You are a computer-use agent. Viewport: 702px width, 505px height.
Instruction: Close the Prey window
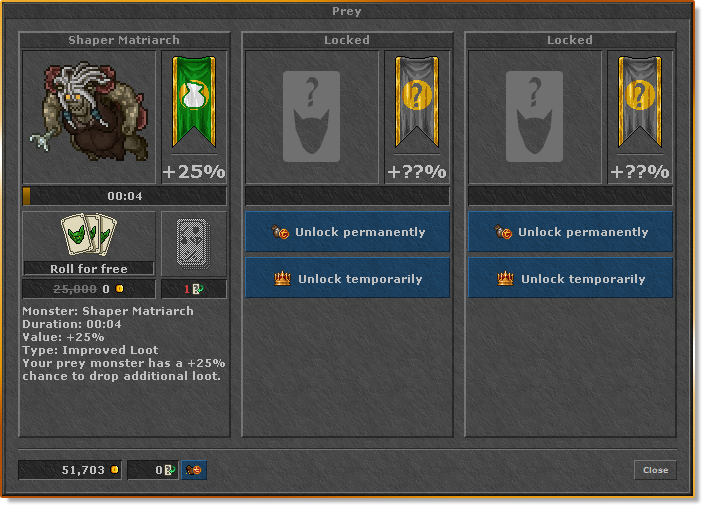(x=655, y=470)
